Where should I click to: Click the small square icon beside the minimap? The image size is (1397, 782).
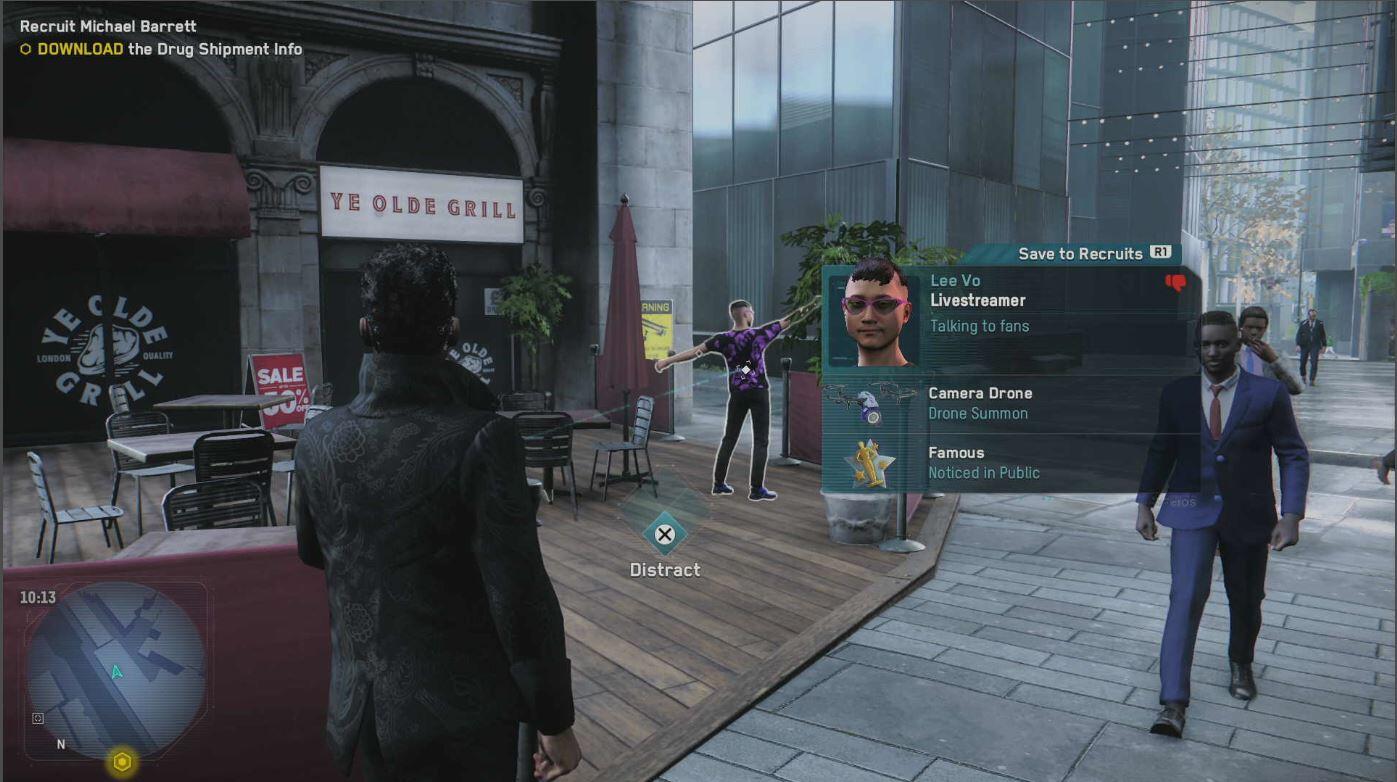tap(38, 718)
